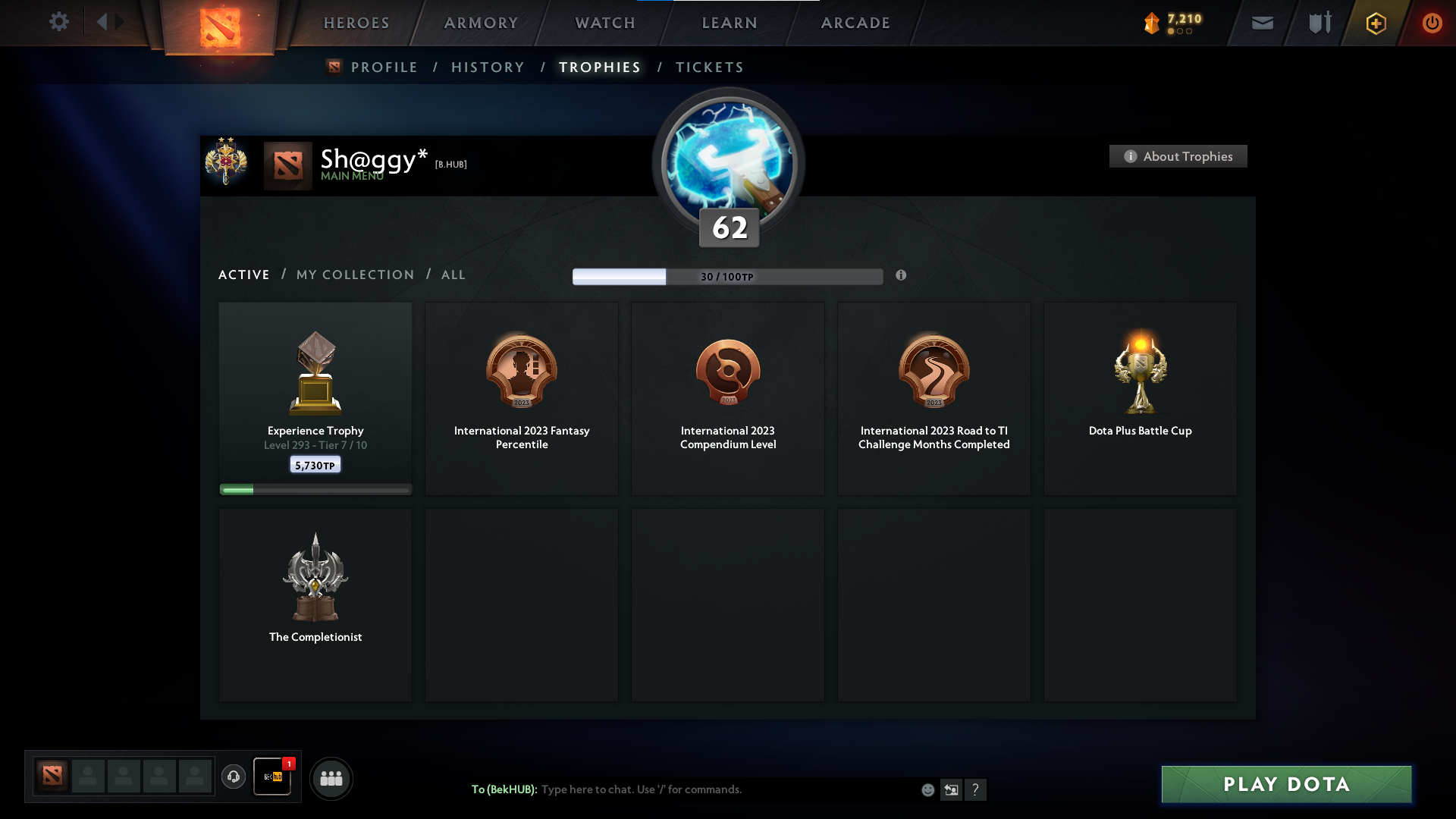The image size is (1456, 819).
Task: Open the emoticon picker beside chat
Action: 927,789
